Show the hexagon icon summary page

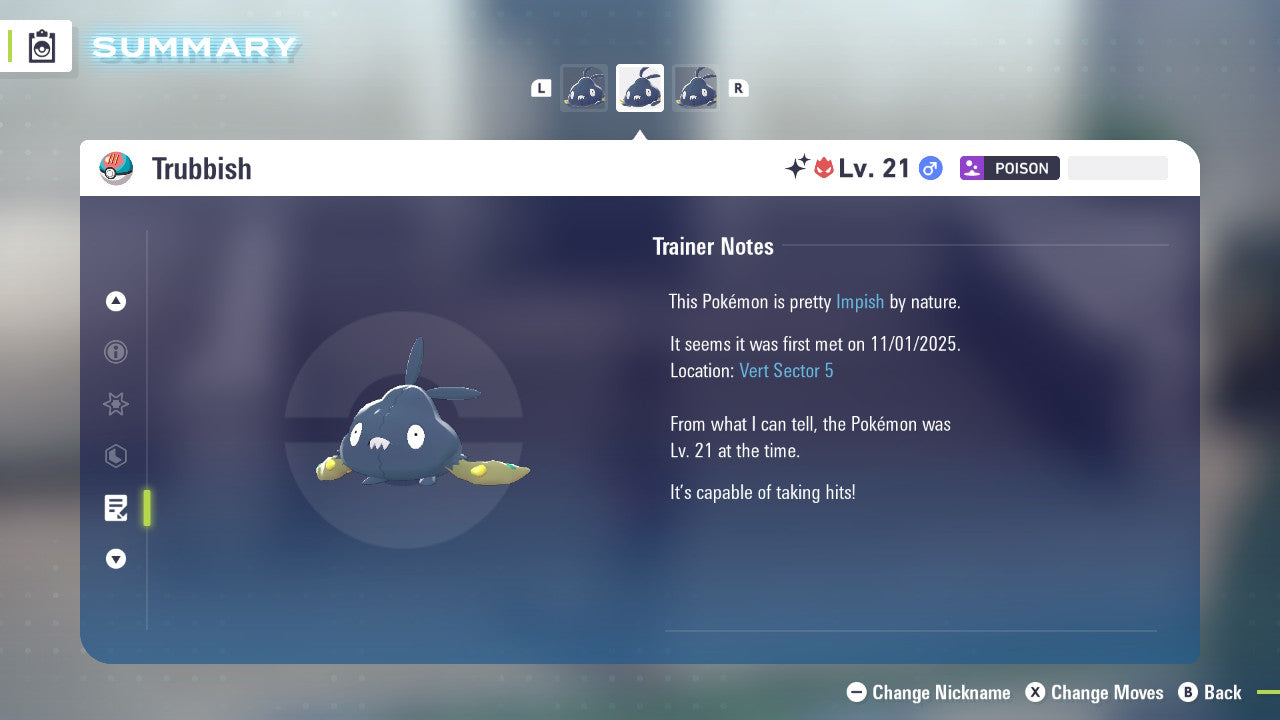(116, 457)
